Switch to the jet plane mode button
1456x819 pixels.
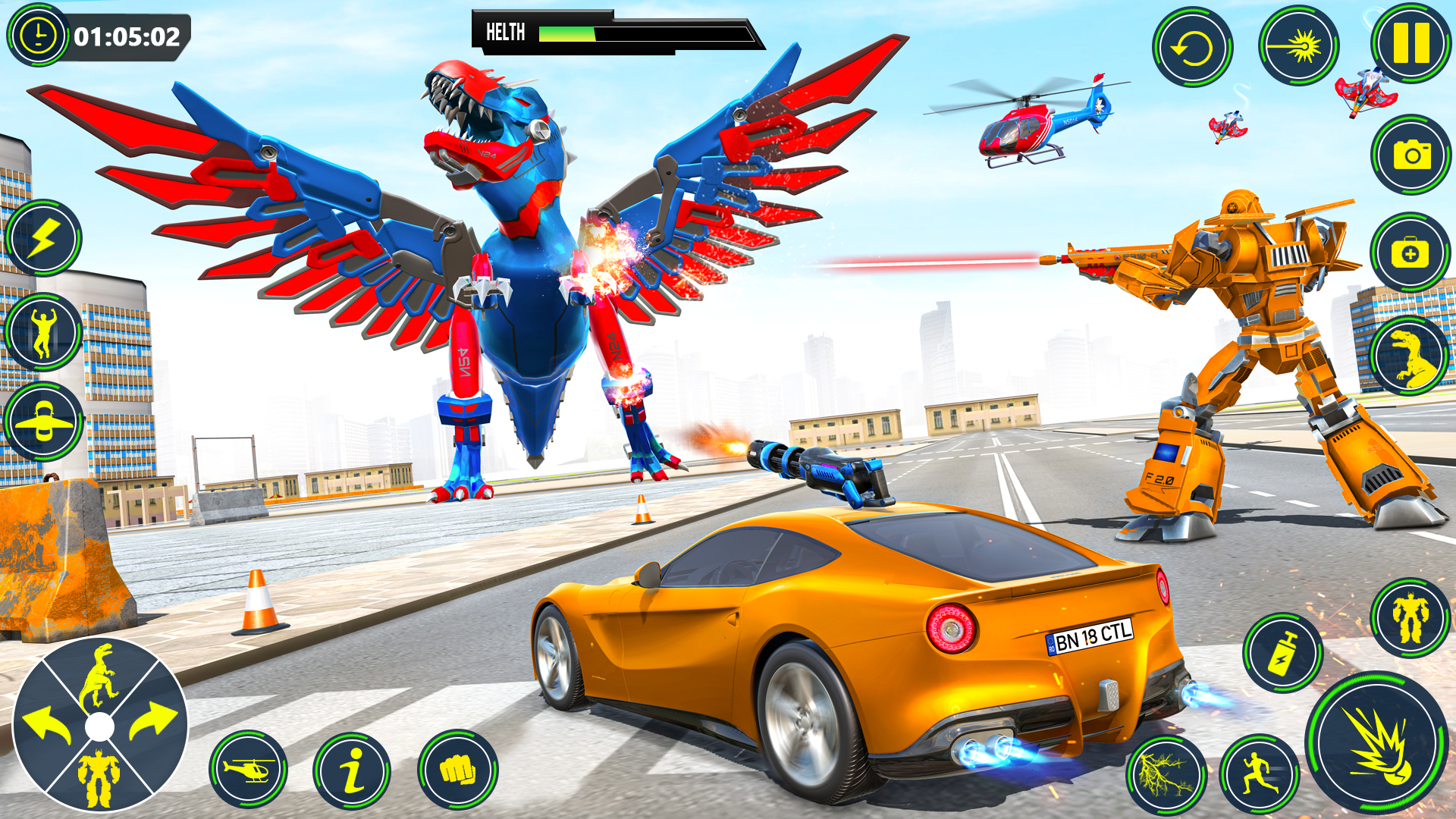coord(43,422)
